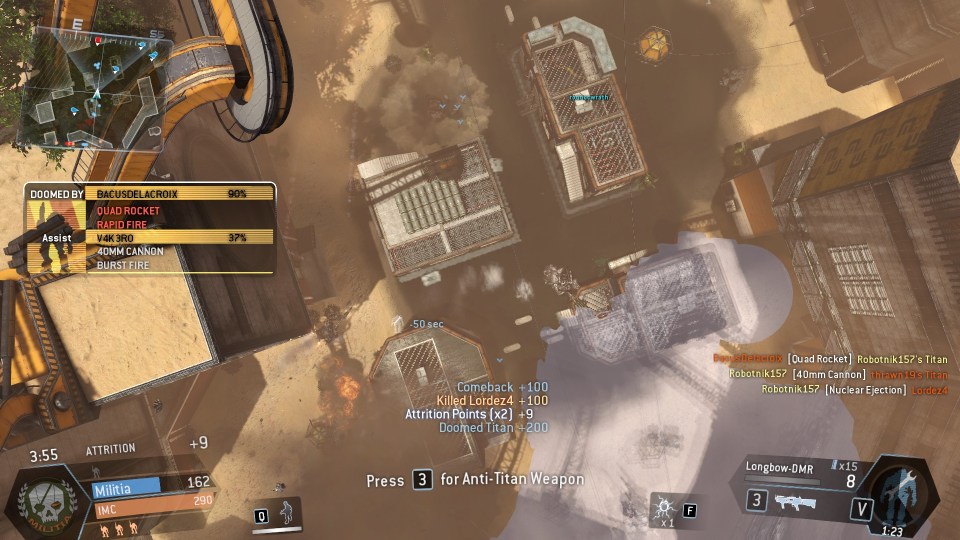The height and width of the screenshot is (540, 960).
Task: Use the ordnance grenade icon
Action: click(x=664, y=510)
